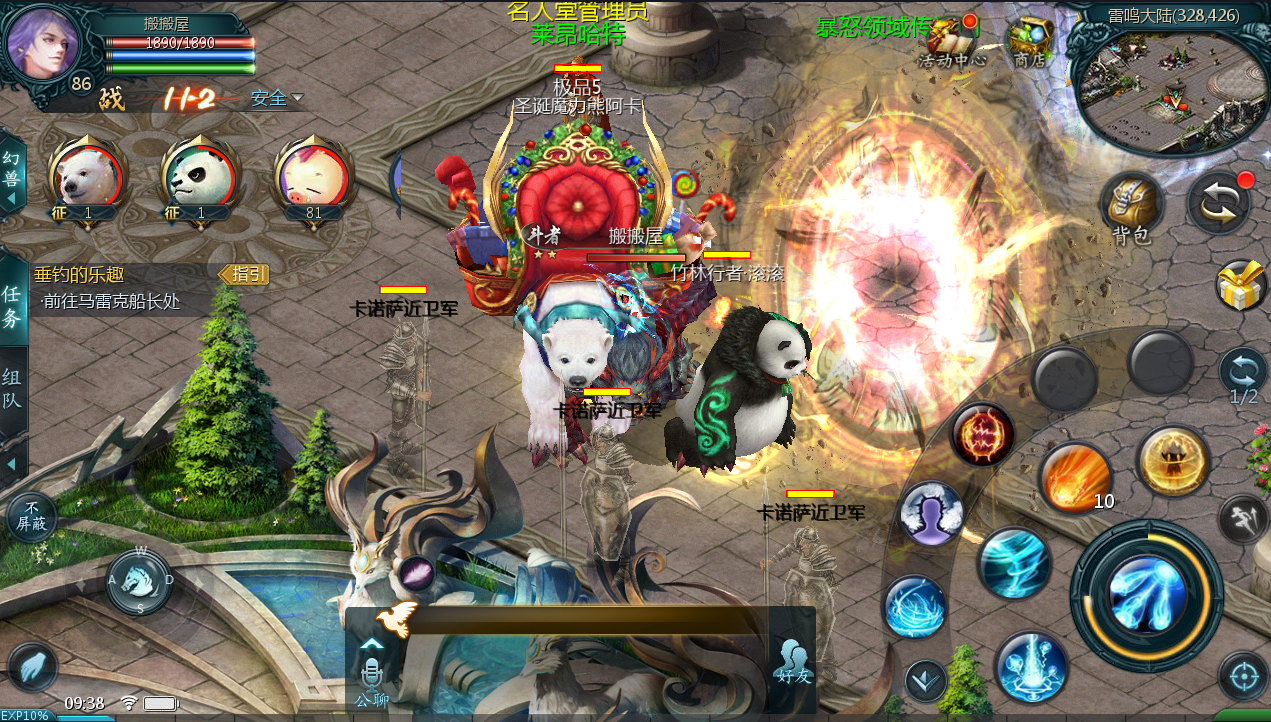Open the 好友 friends list
The width and height of the screenshot is (1271, 722).
point(792,660)
